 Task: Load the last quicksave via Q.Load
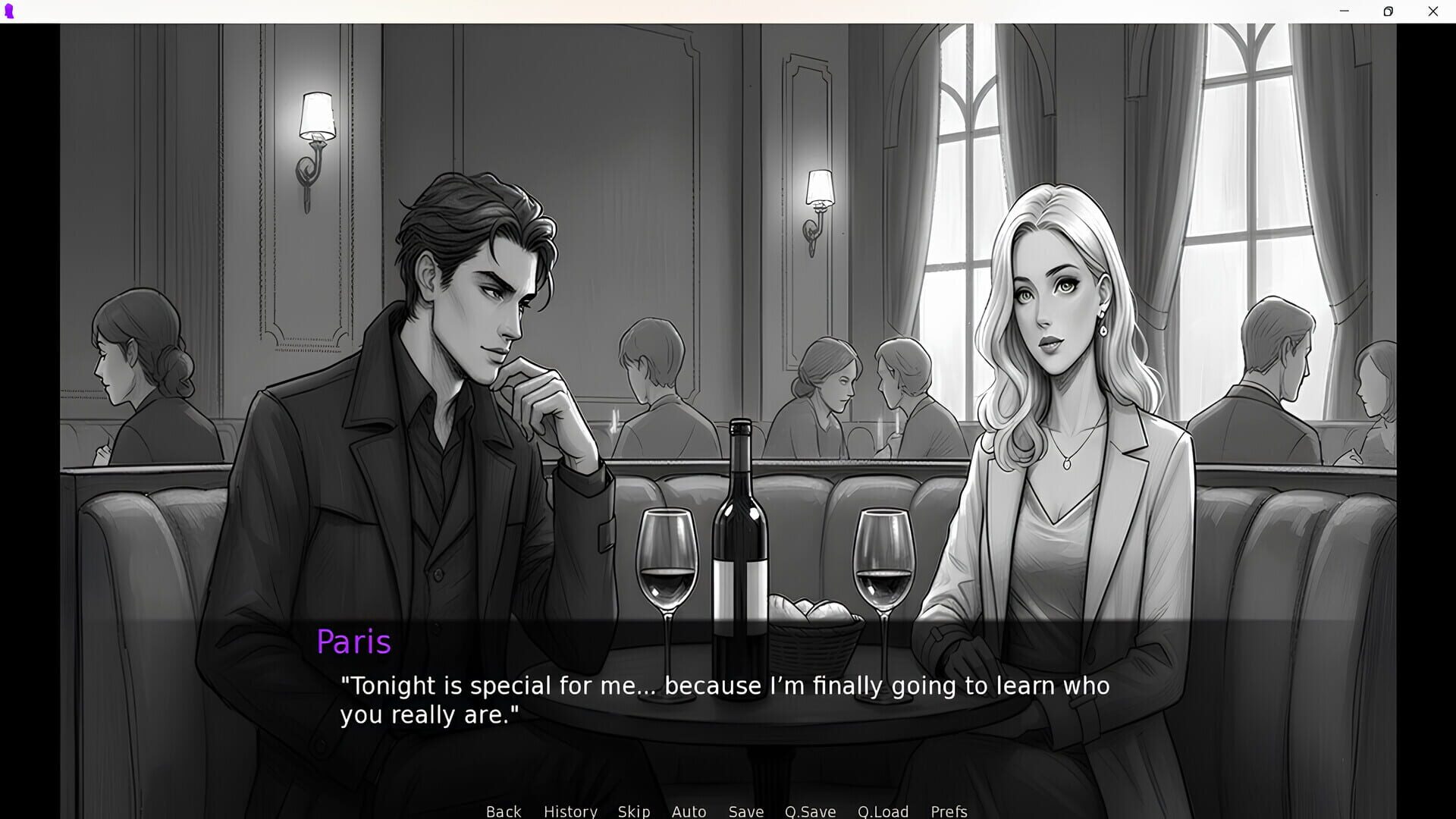(x=883, y=811)
